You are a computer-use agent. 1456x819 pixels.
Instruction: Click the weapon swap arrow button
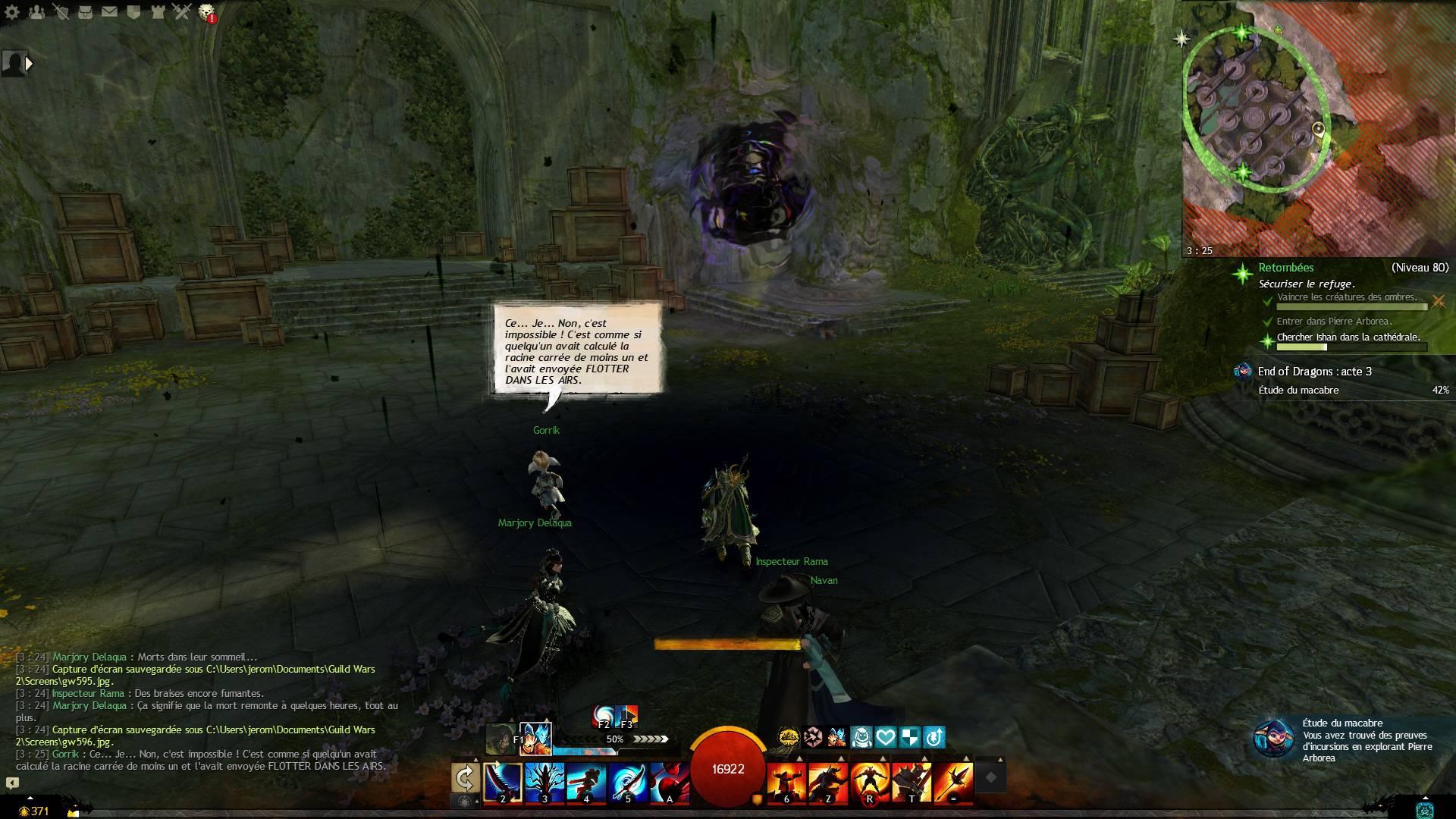click(465, 778)
